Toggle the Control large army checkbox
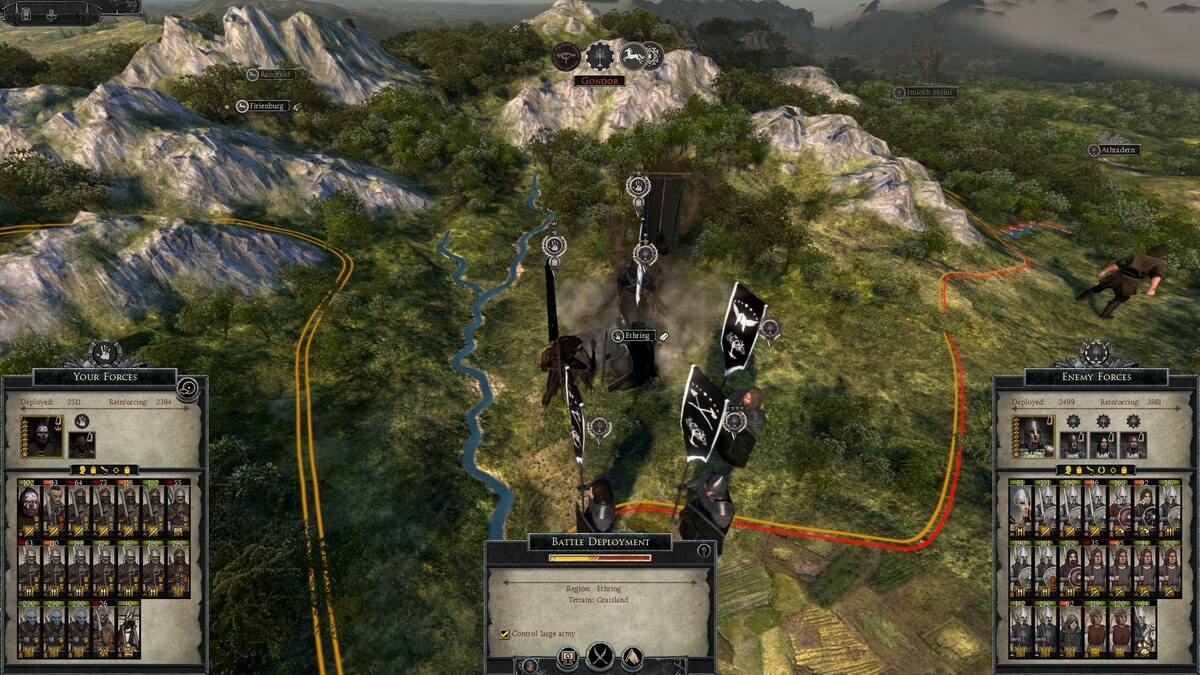The height and width of the screenshot is (675, 1200). coord(504,634)
